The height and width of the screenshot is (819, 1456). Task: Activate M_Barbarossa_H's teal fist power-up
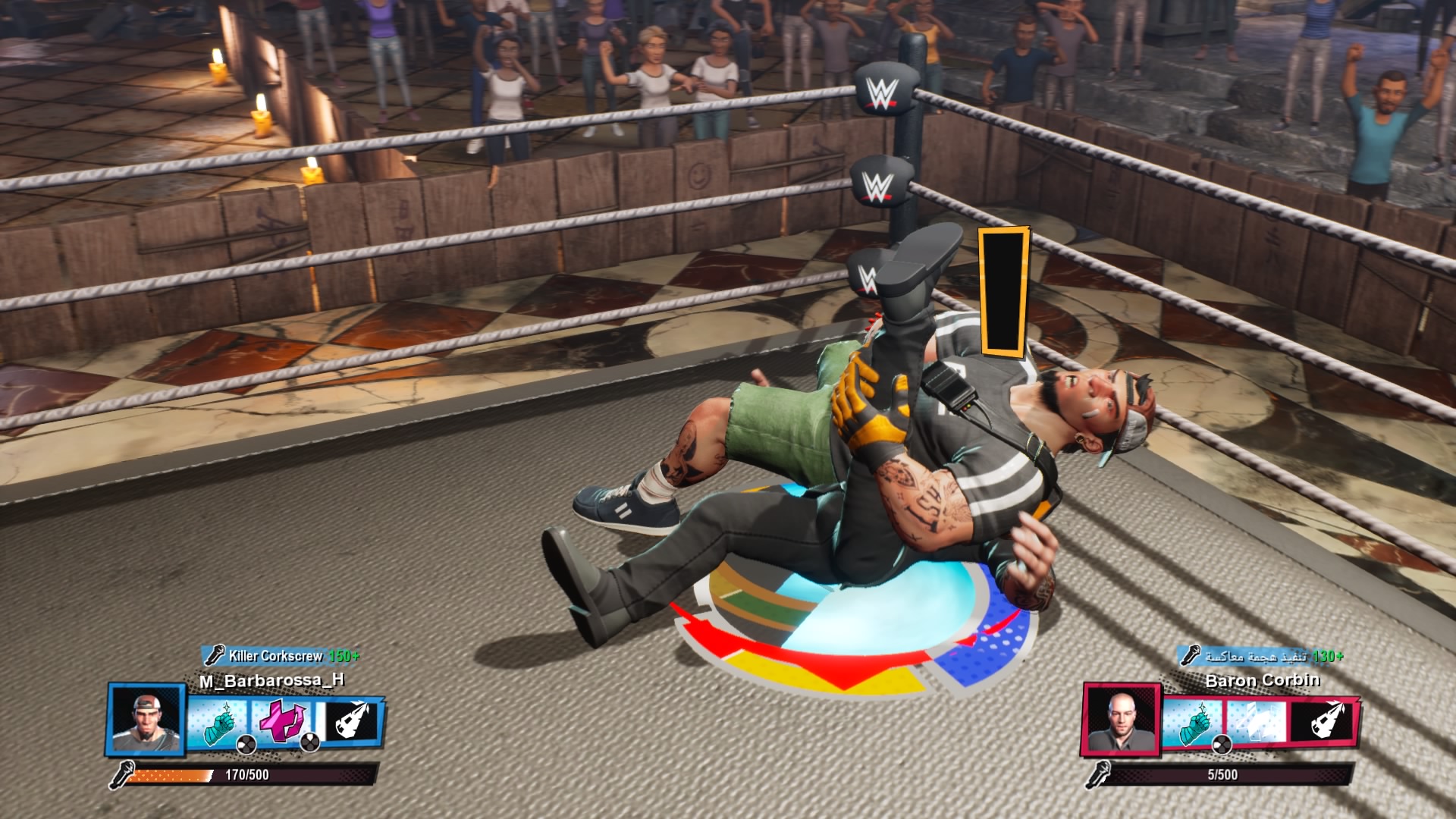216,721
